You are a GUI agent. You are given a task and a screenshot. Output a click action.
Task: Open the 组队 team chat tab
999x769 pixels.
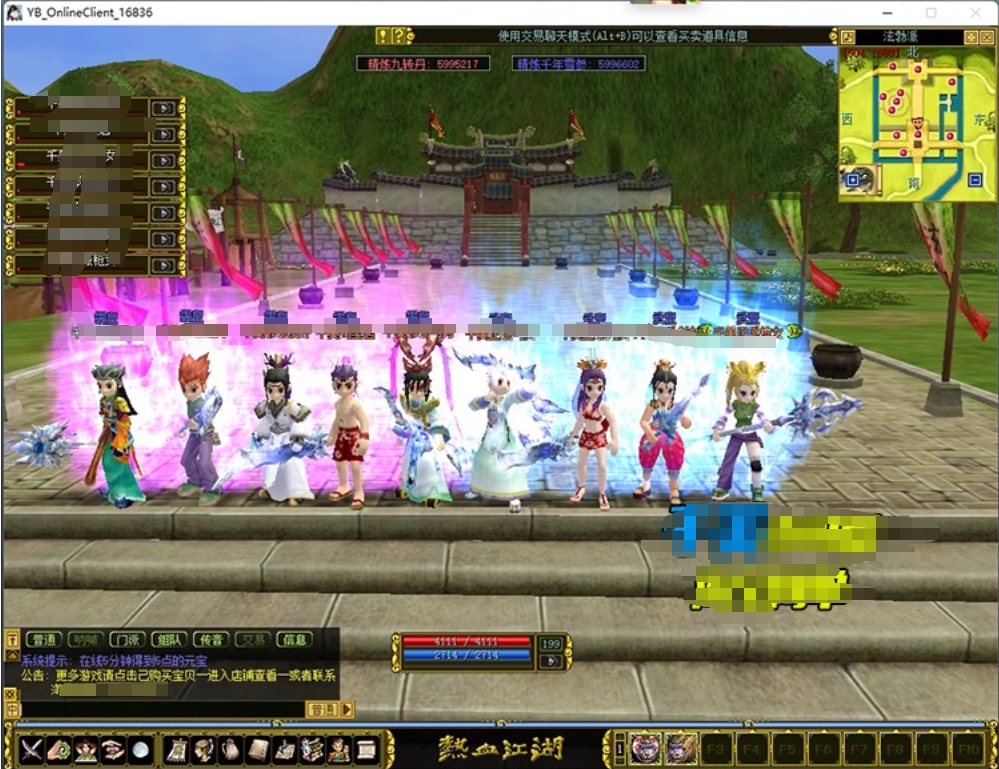[x=168, y=640]
